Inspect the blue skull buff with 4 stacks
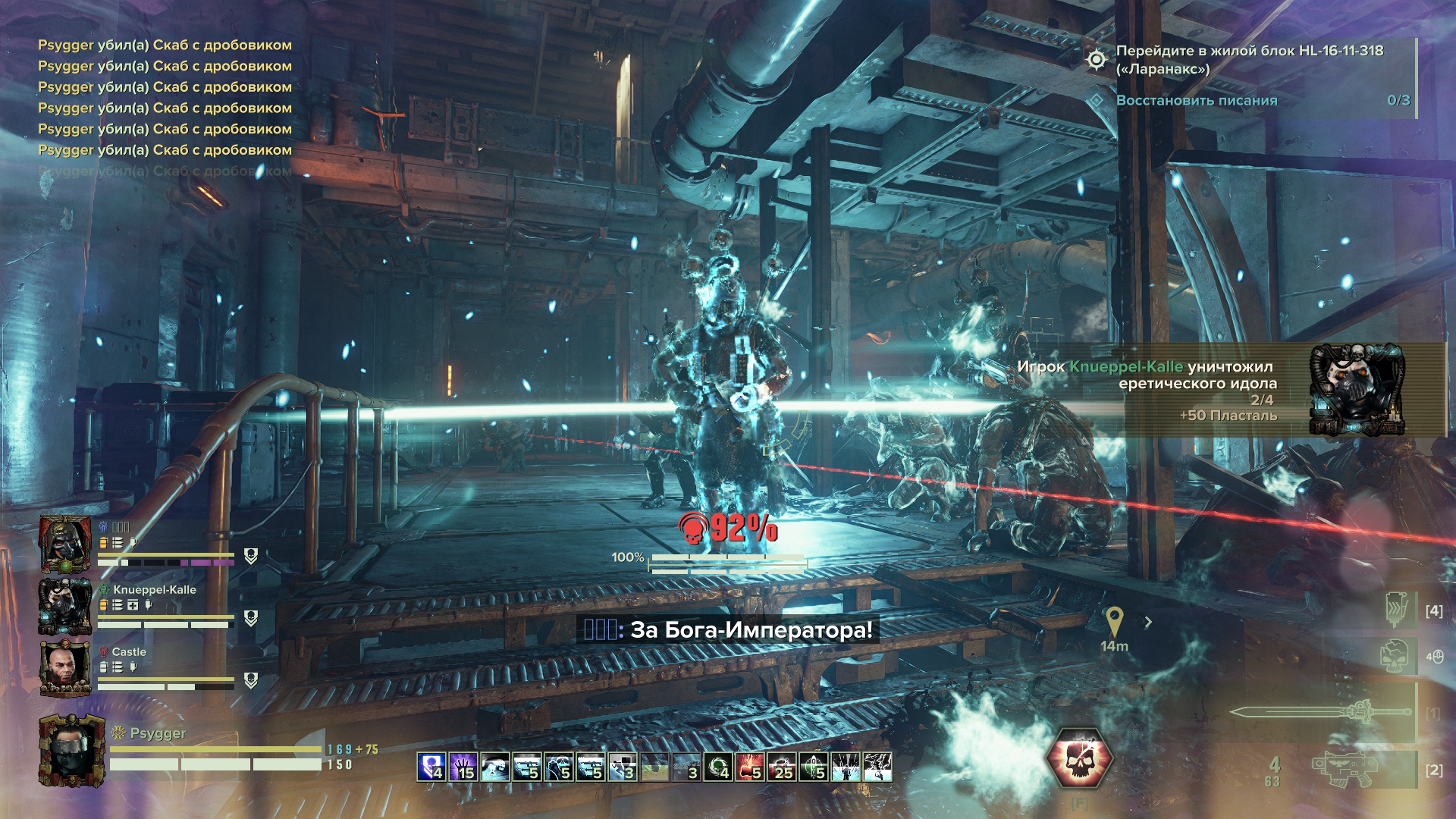Viewport: 1456px width, 819px height. tap(431, 767)
